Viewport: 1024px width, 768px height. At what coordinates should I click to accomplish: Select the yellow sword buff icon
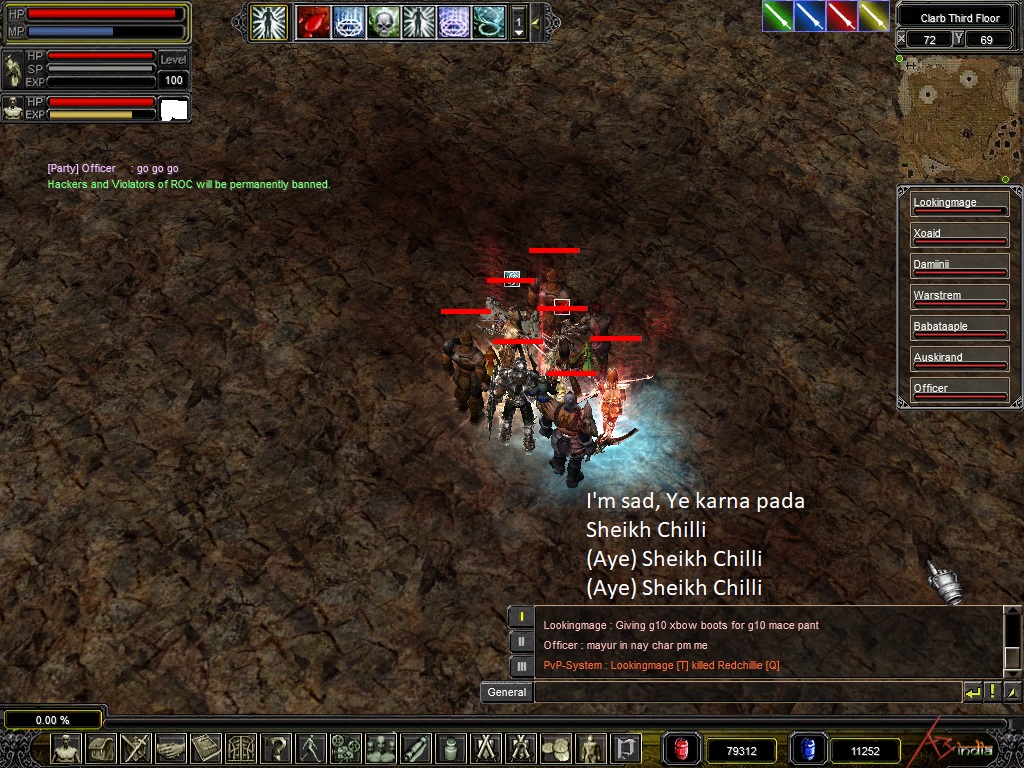[x=874, y=16]
